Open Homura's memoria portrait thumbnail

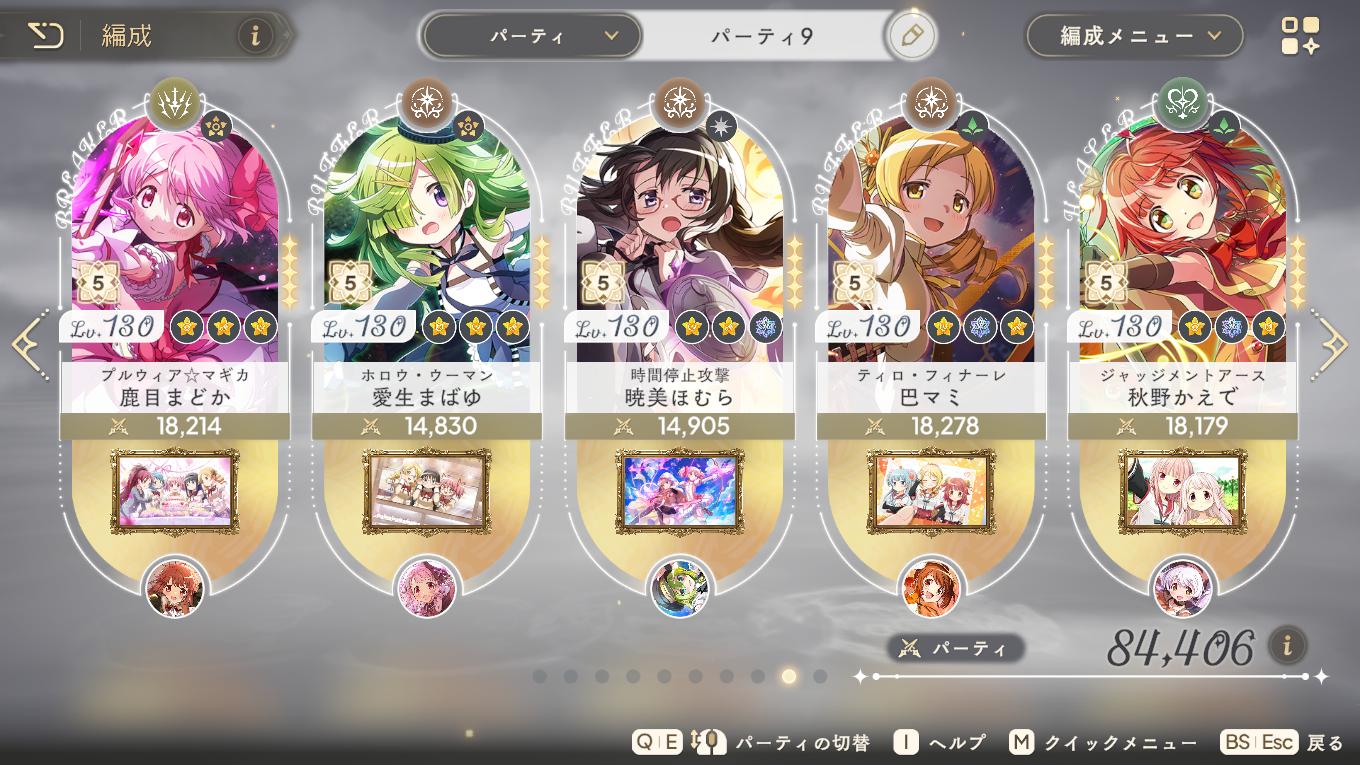679,492
